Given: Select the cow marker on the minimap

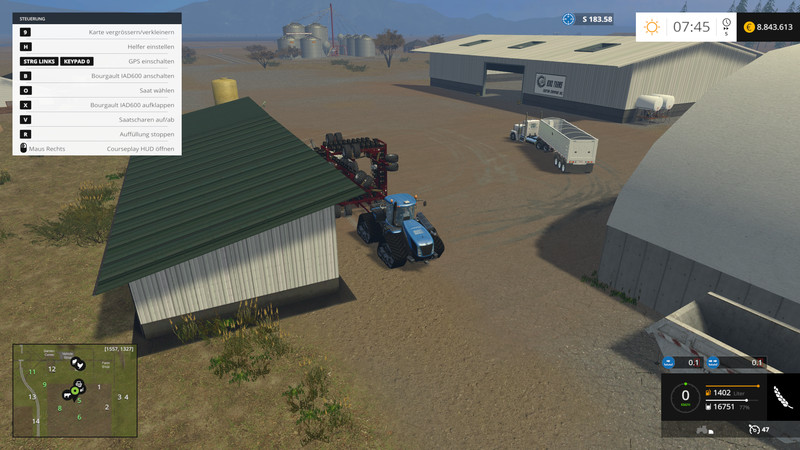Looking at the screenshot, I should tap(65, 393).
